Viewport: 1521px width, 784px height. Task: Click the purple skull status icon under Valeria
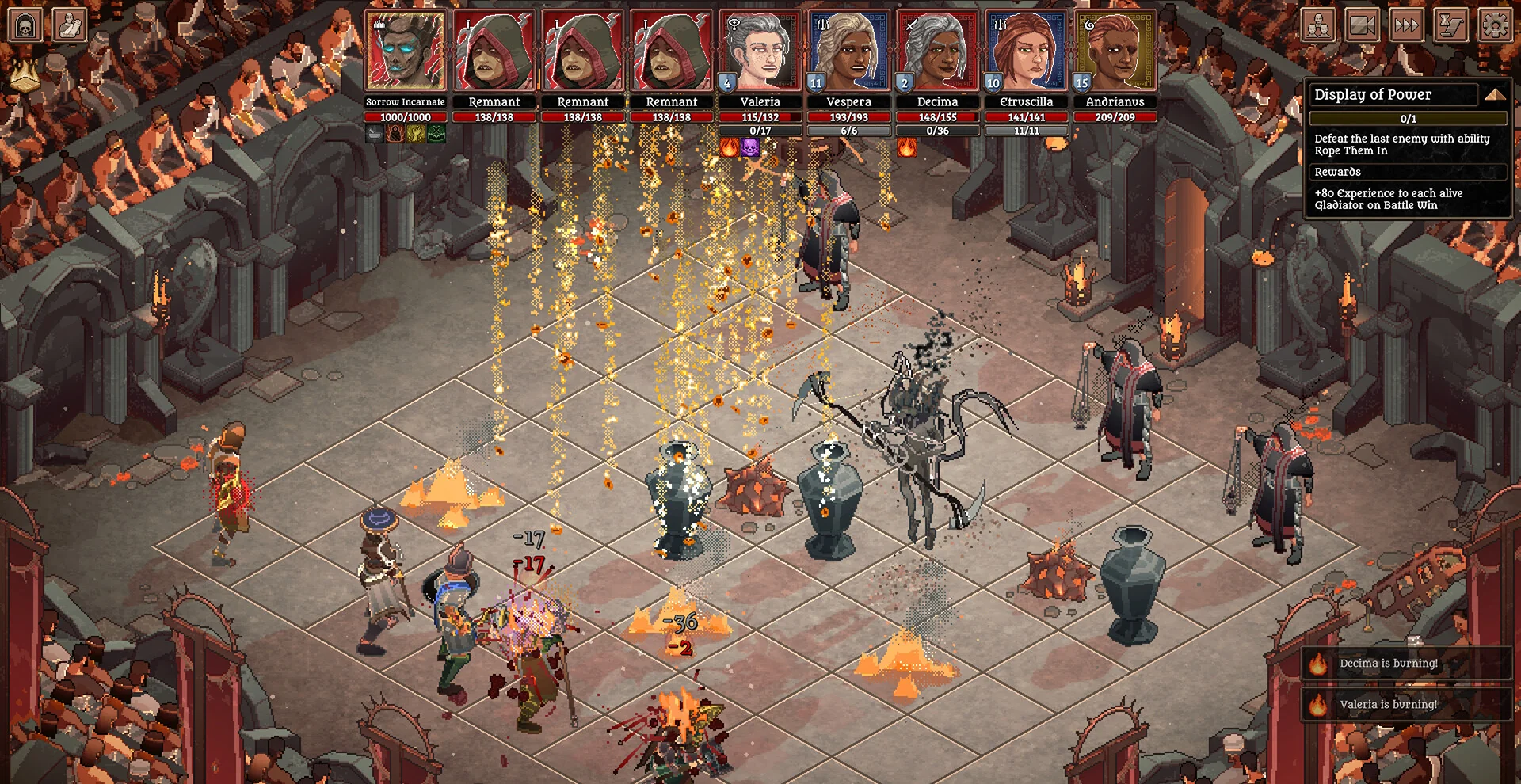pos(749,147)
